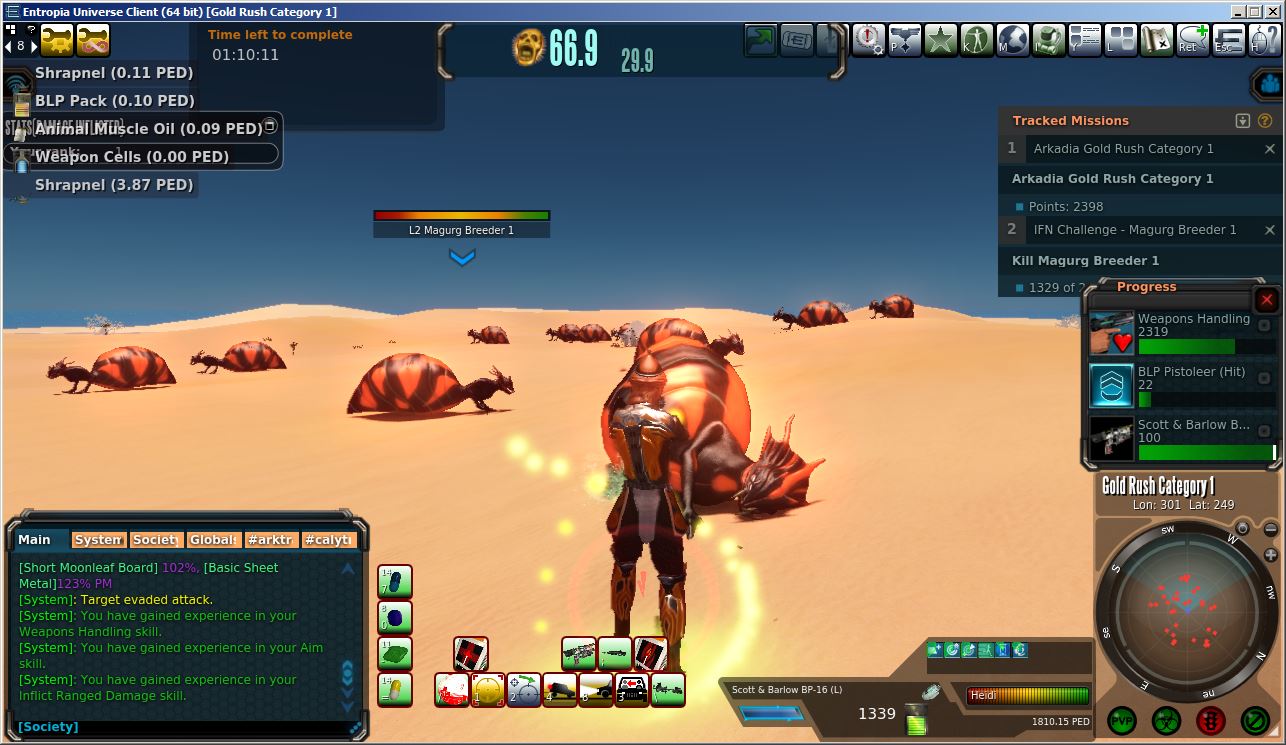Select the car seat-switch action icon
Screen dimensions: 1286x745
click(x=632, y=690)
